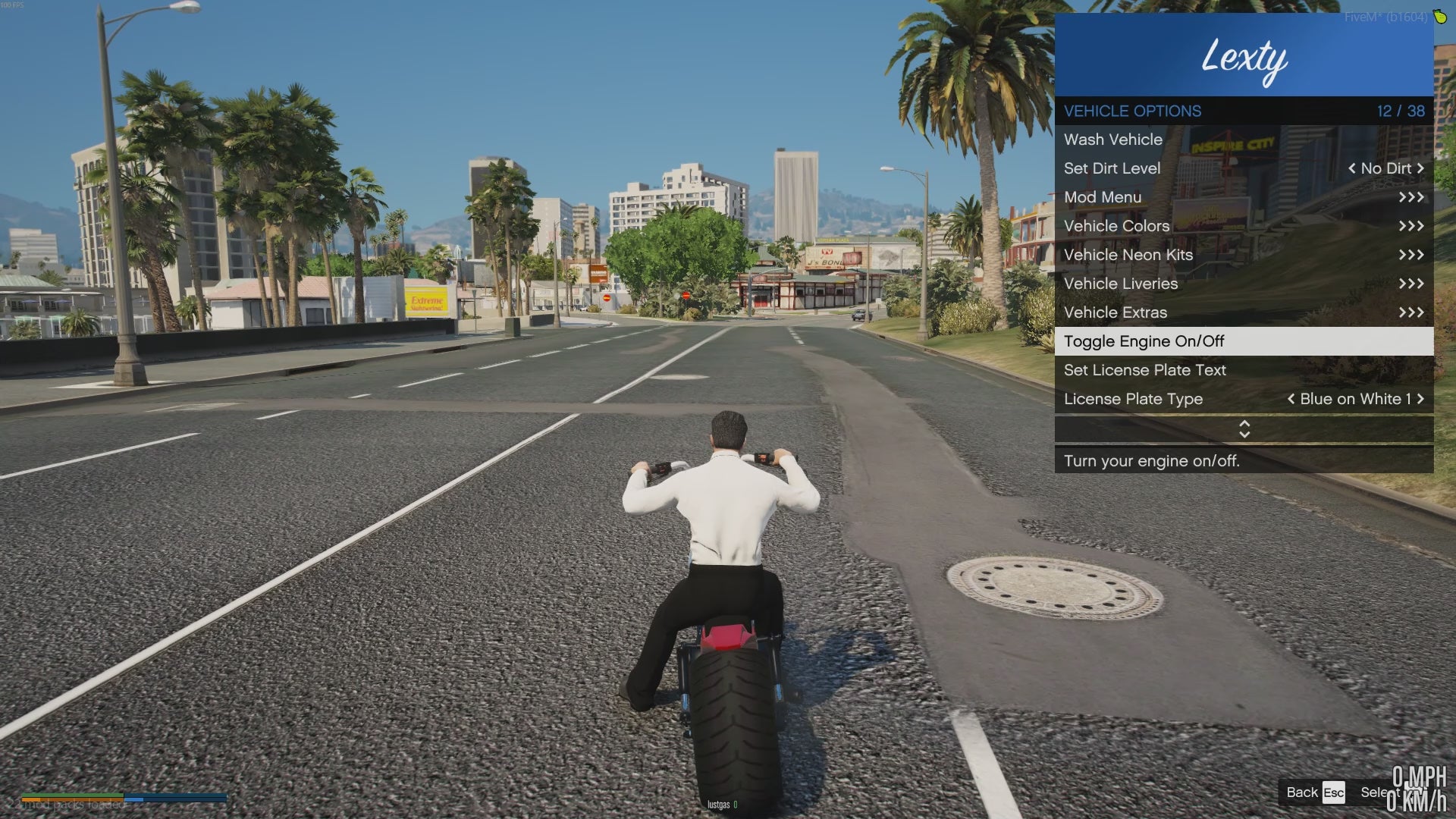
Task: Click left arrow of Set Dirt Level
Action: pyautogui.click(x=1352, y=168)
